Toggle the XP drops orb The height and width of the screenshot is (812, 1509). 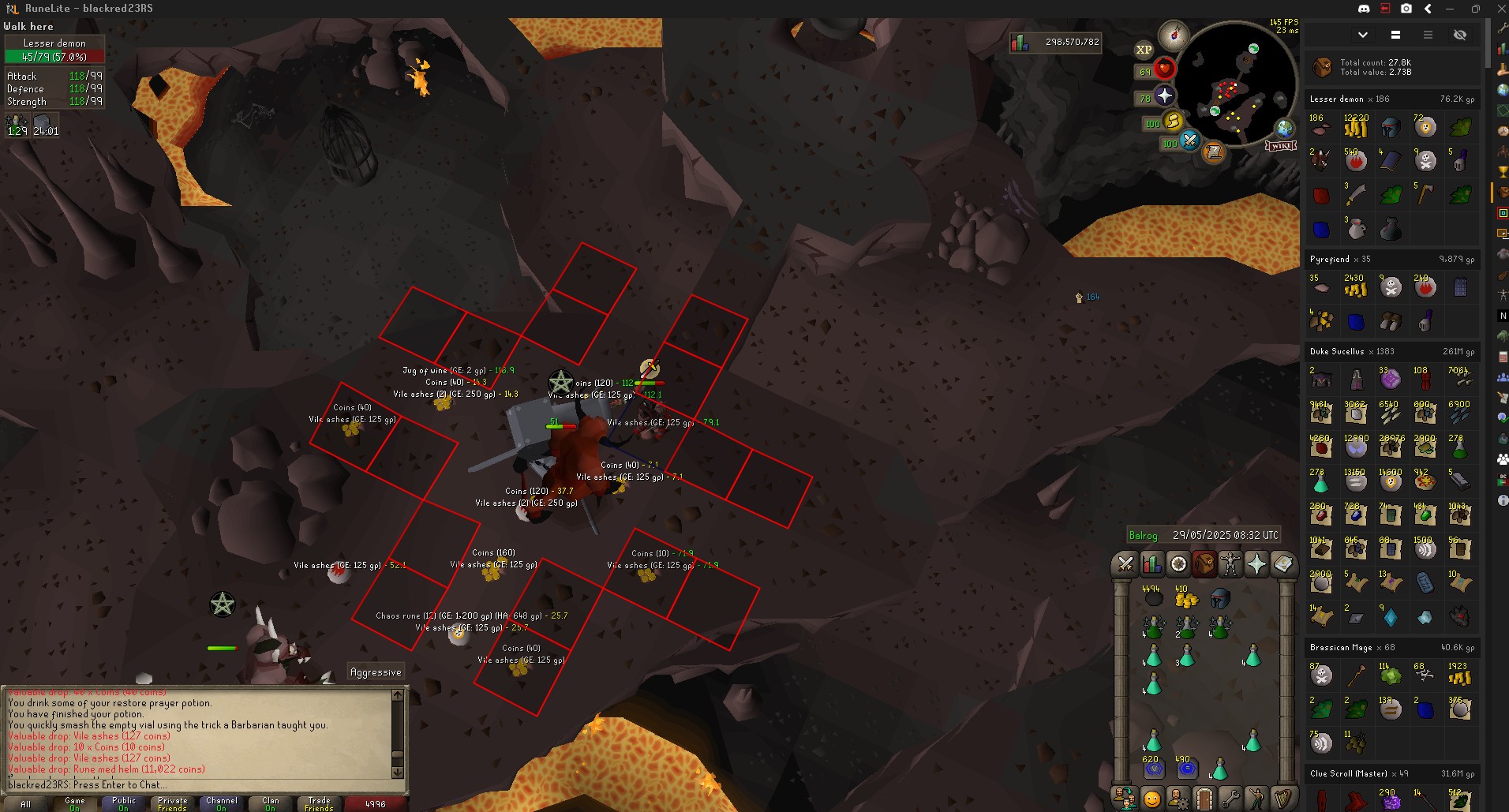(1144, 50)
